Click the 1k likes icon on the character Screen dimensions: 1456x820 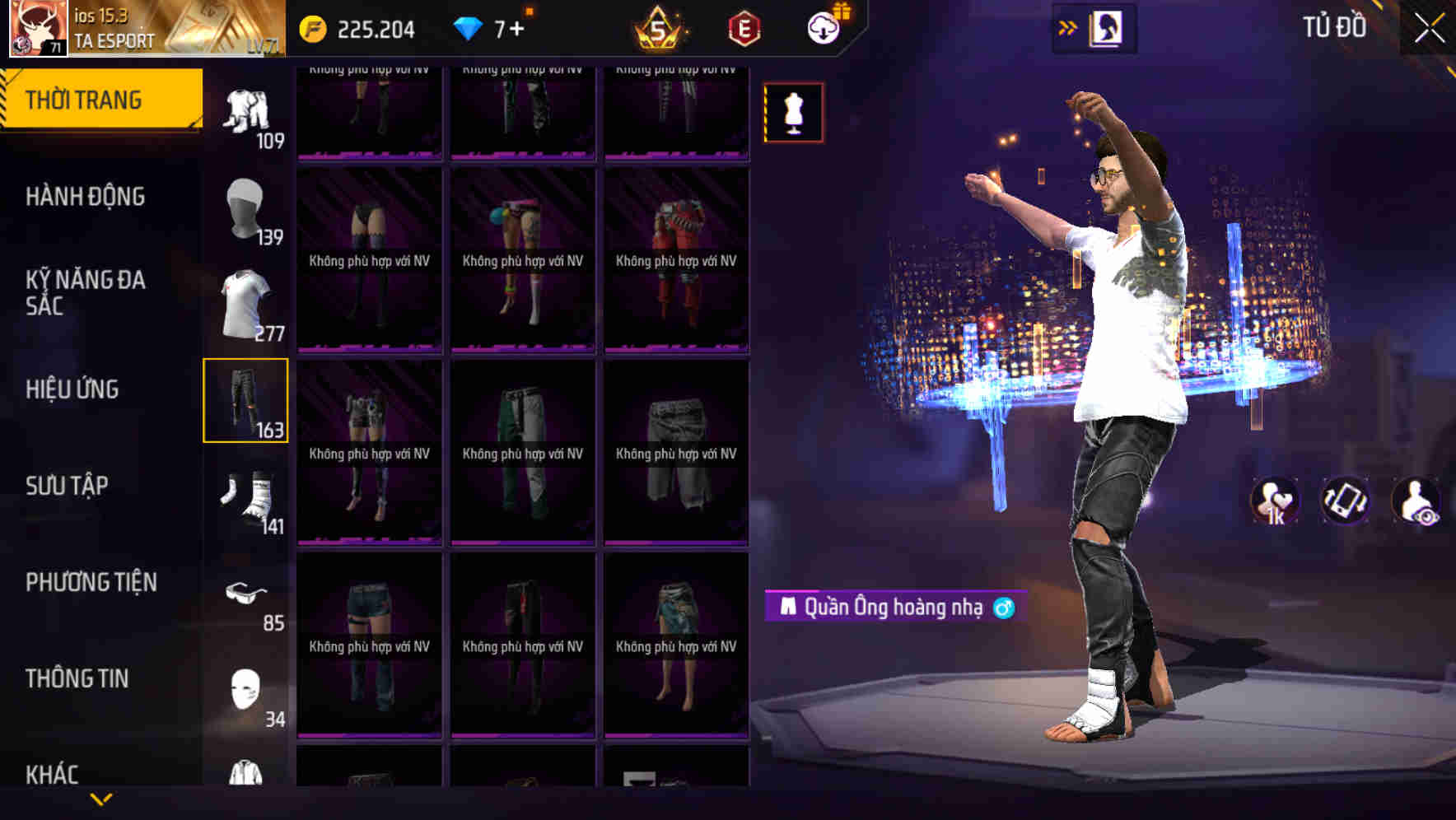(1276, 501)
